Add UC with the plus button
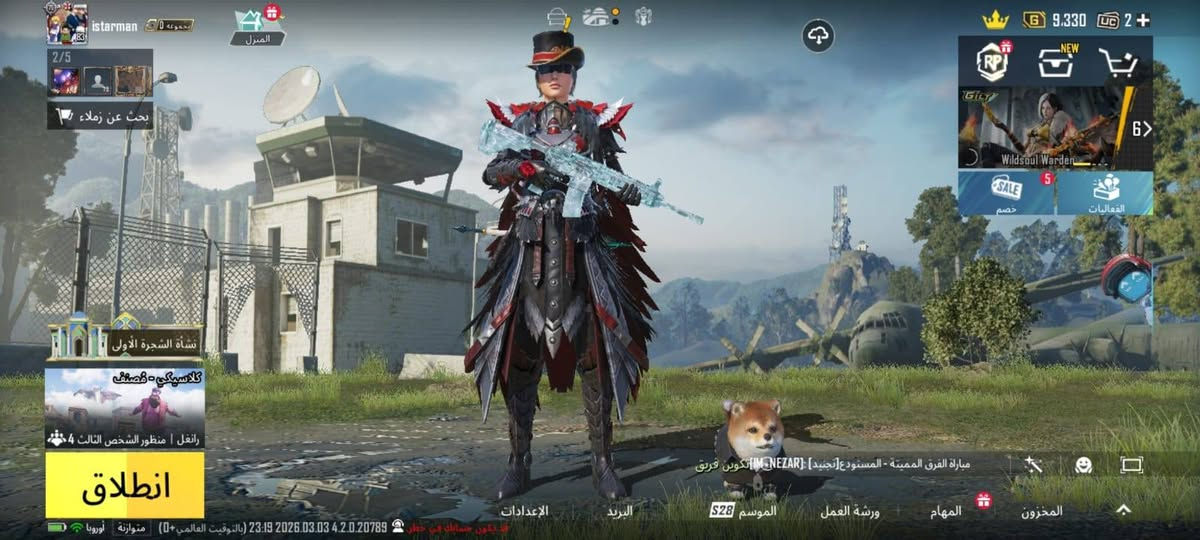Viewport: 1200px width, 540px height. pyautogui.click(x=1143, y=20)
